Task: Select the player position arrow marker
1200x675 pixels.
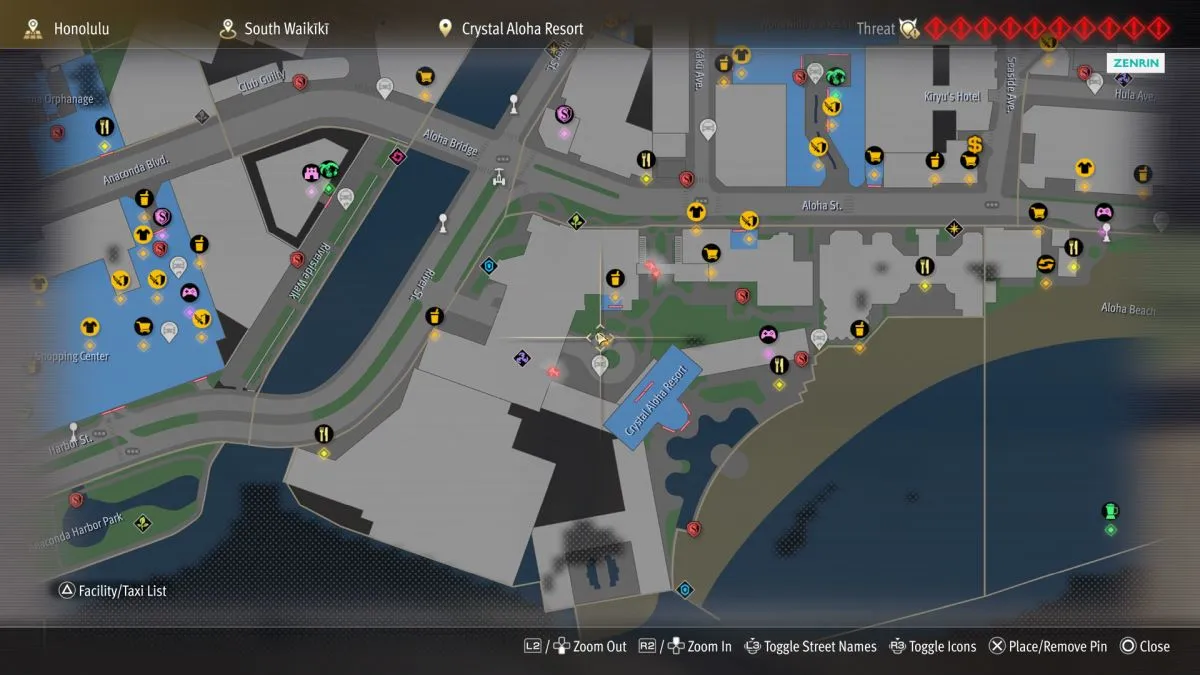Action: [x=600, y=338]
